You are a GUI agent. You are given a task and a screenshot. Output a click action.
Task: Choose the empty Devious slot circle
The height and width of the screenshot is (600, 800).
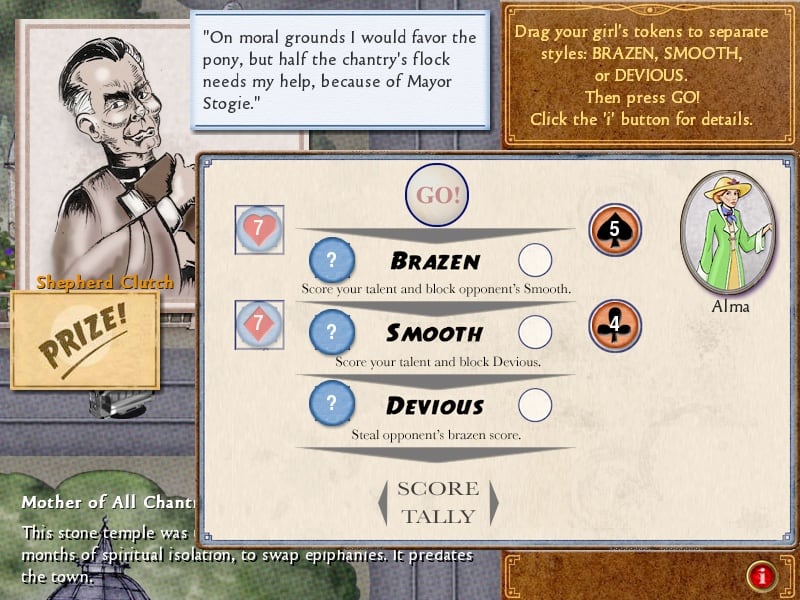point(536,405)
